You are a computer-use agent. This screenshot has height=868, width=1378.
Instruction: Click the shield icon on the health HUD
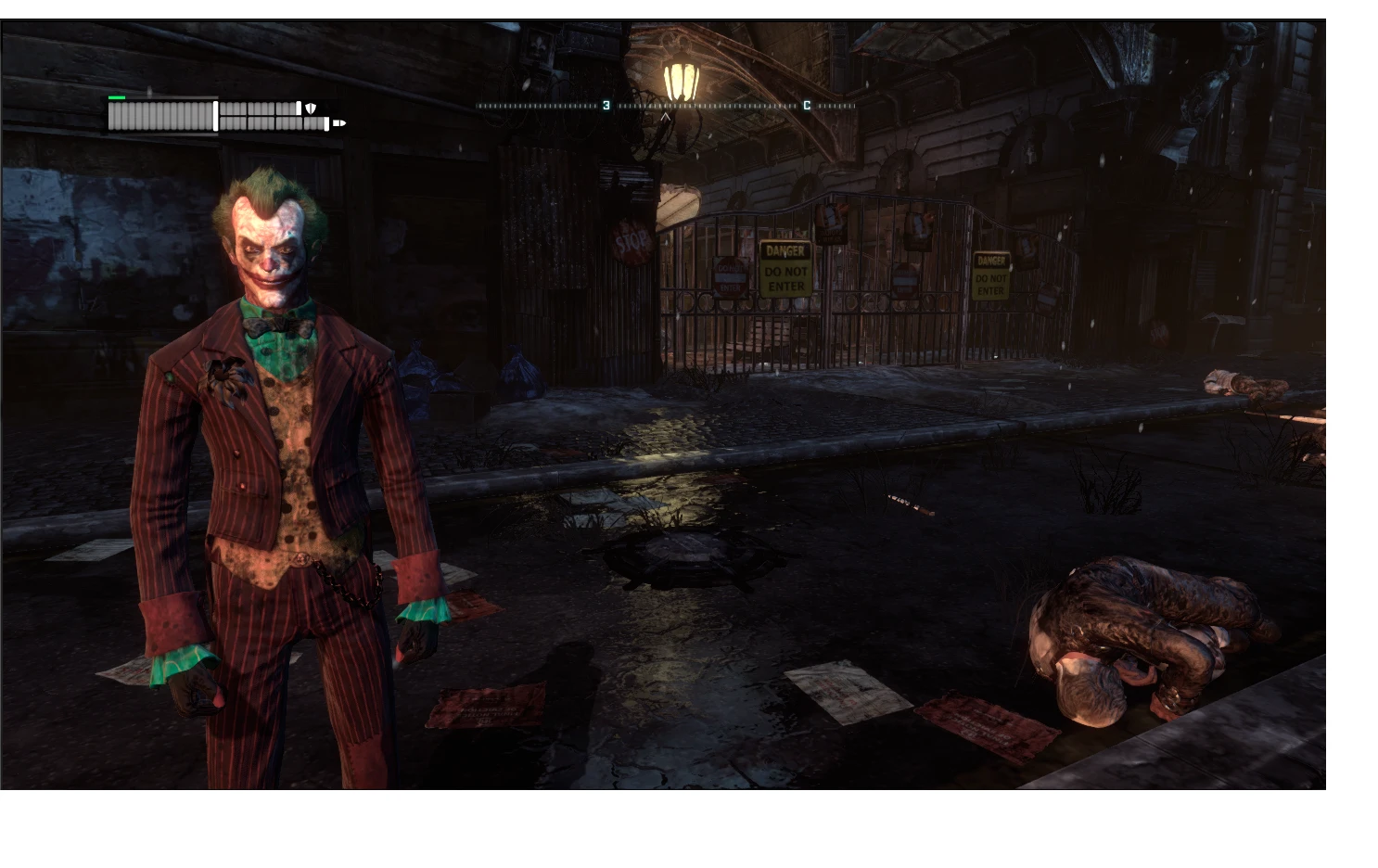[x=311, y=108]
